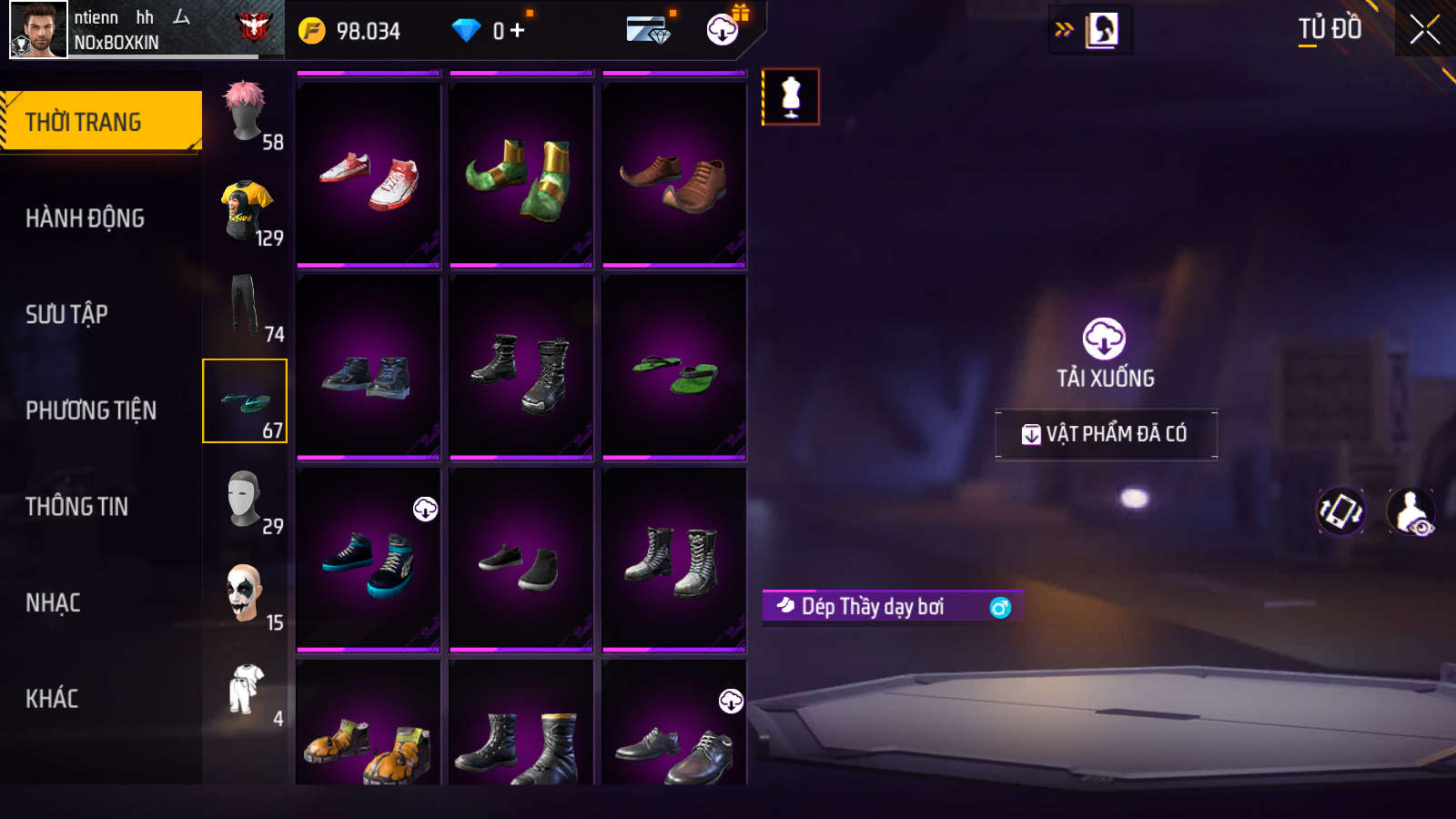Open the Phương Tiện section
The height and width of the screenshot is (819, 1456).
click(x=91, y=410)
